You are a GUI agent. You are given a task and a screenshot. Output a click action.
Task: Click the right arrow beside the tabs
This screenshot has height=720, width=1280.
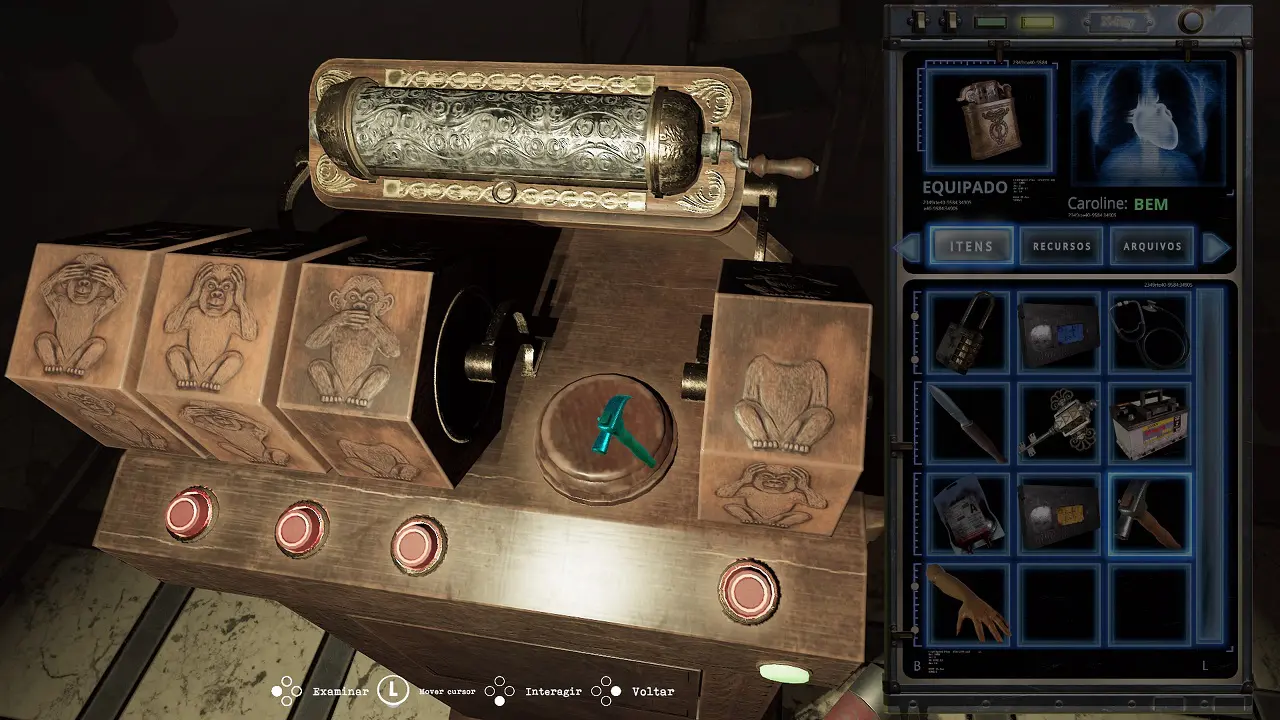click(1215, 247)
